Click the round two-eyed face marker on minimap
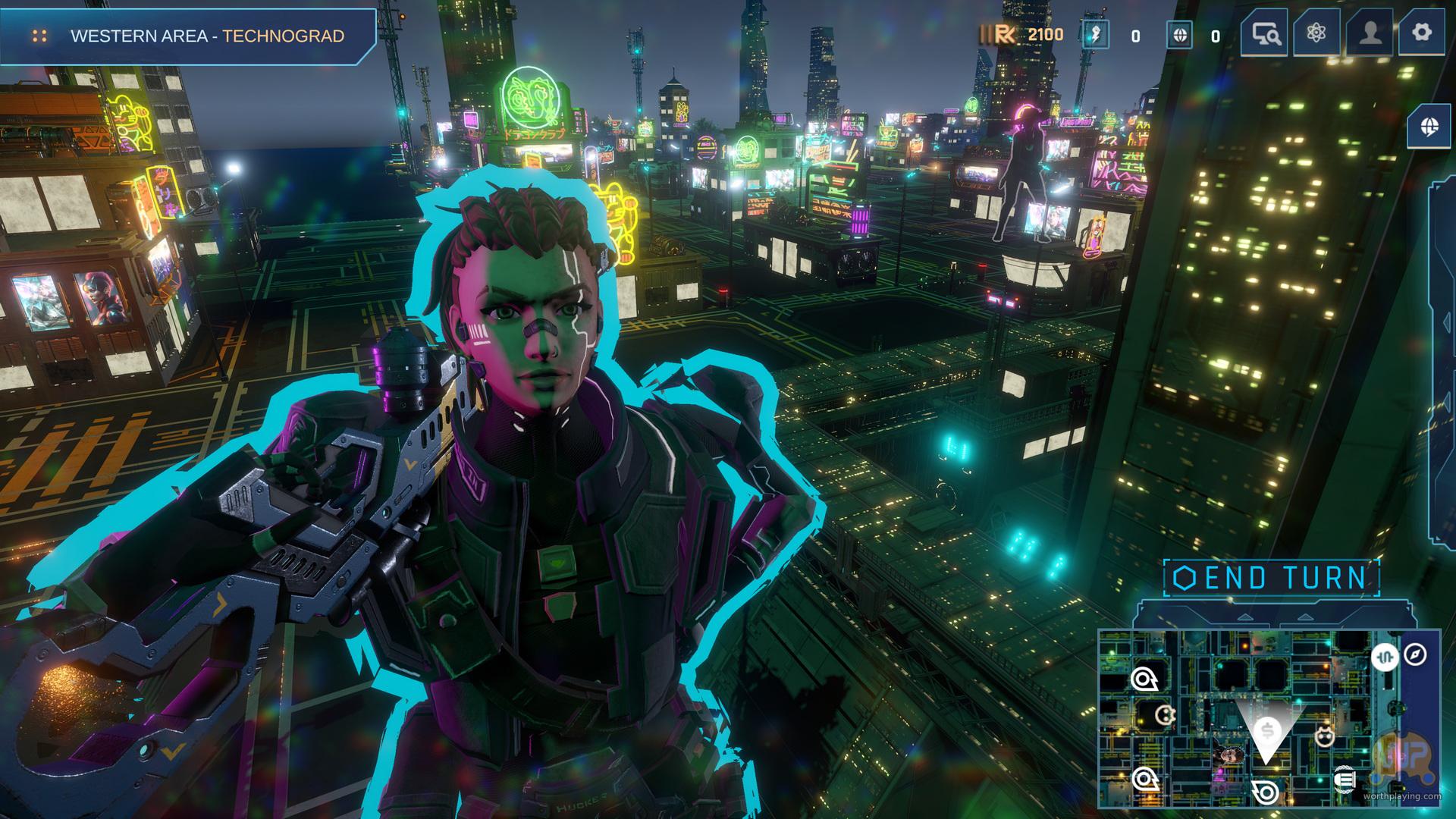Screen dimensions: 1456x819 point(1166,714)
